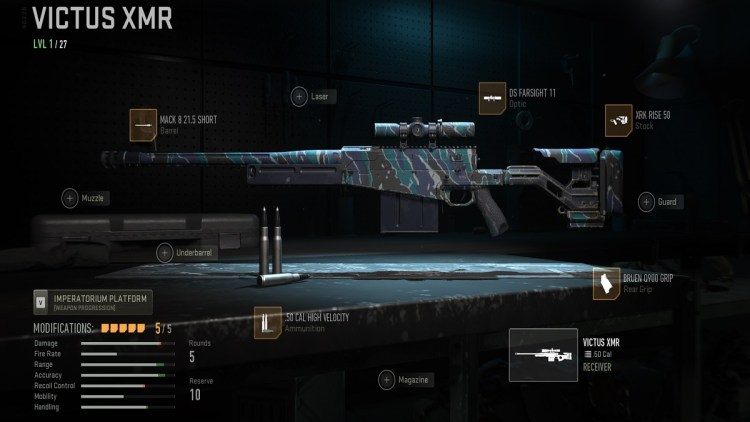Open the DS Farsight 11 optic slot
The width and height of the screenshot is (750, 422).
[x=493, y=97]
